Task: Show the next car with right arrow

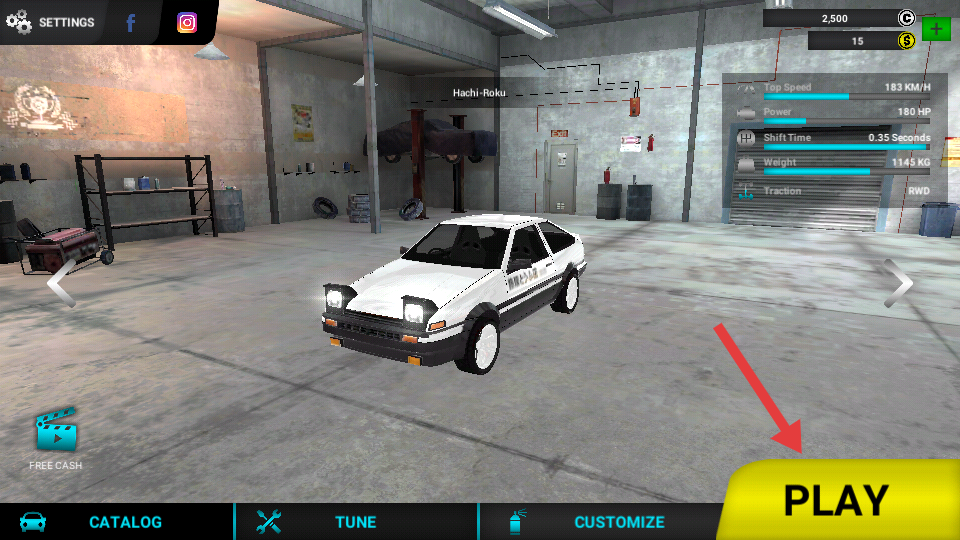Action: (898, 283)
